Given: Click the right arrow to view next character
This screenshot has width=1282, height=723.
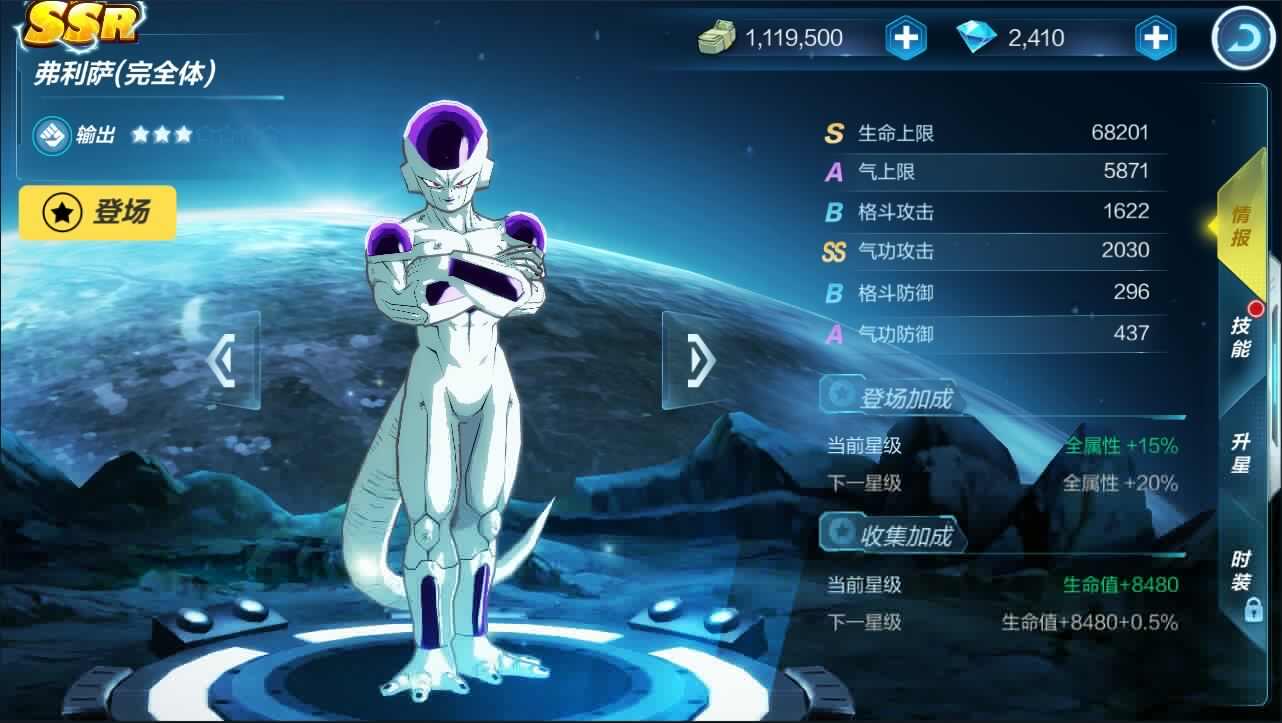Looking at the screenshot, I should (x=696, y=361).
